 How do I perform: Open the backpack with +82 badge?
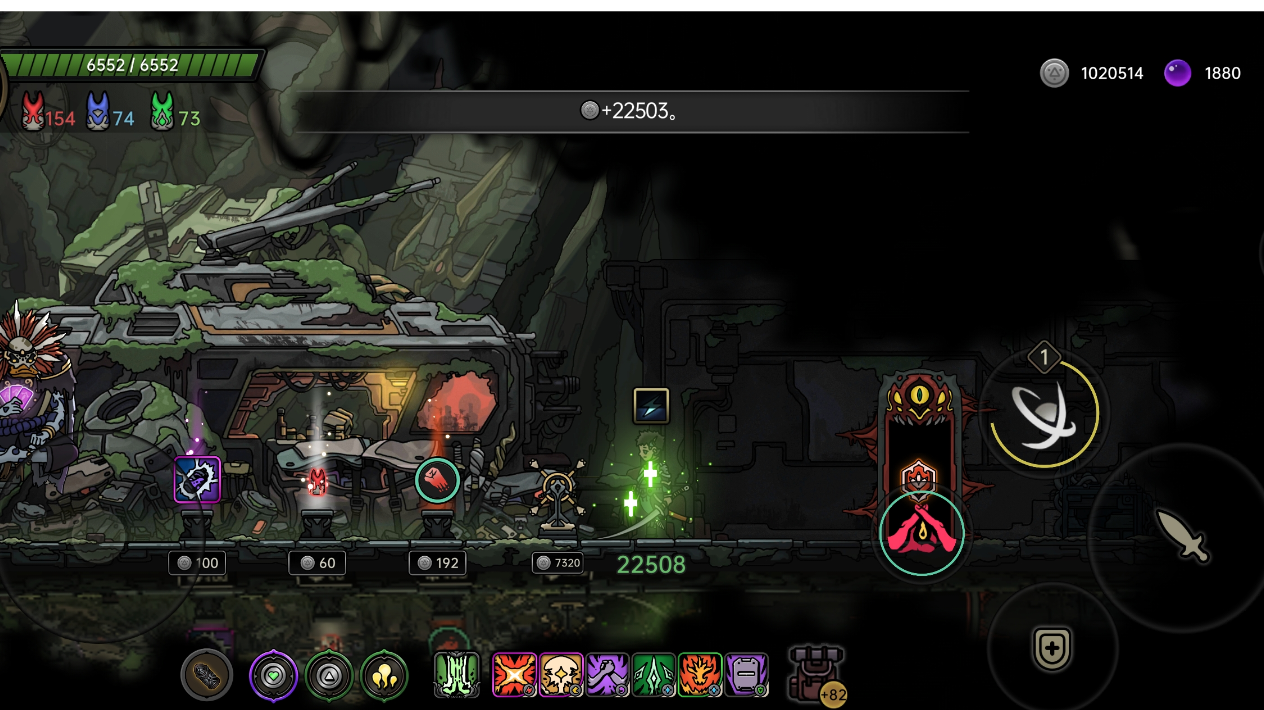(818, 674)
